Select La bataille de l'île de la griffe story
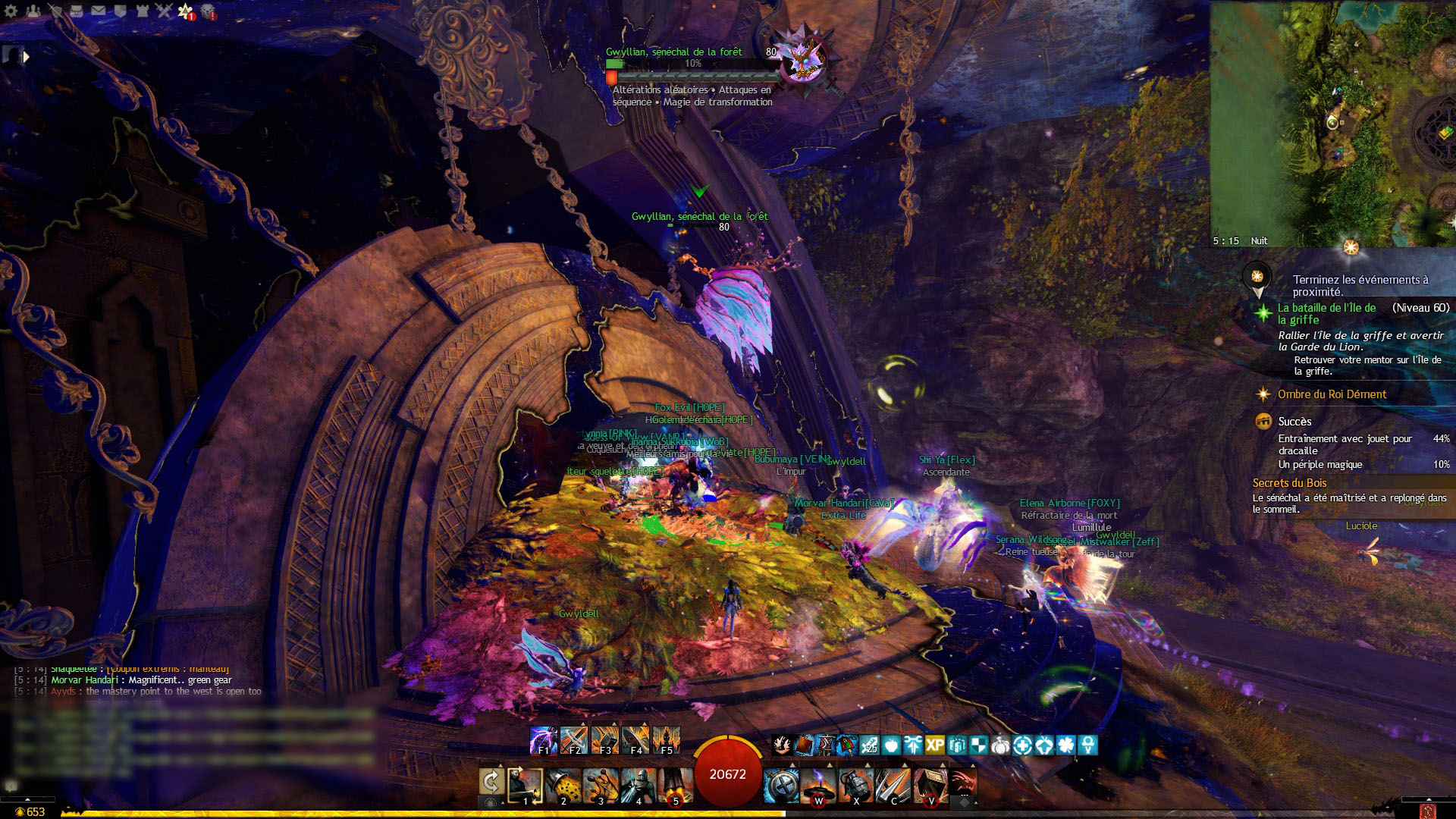 (1326, 314)
